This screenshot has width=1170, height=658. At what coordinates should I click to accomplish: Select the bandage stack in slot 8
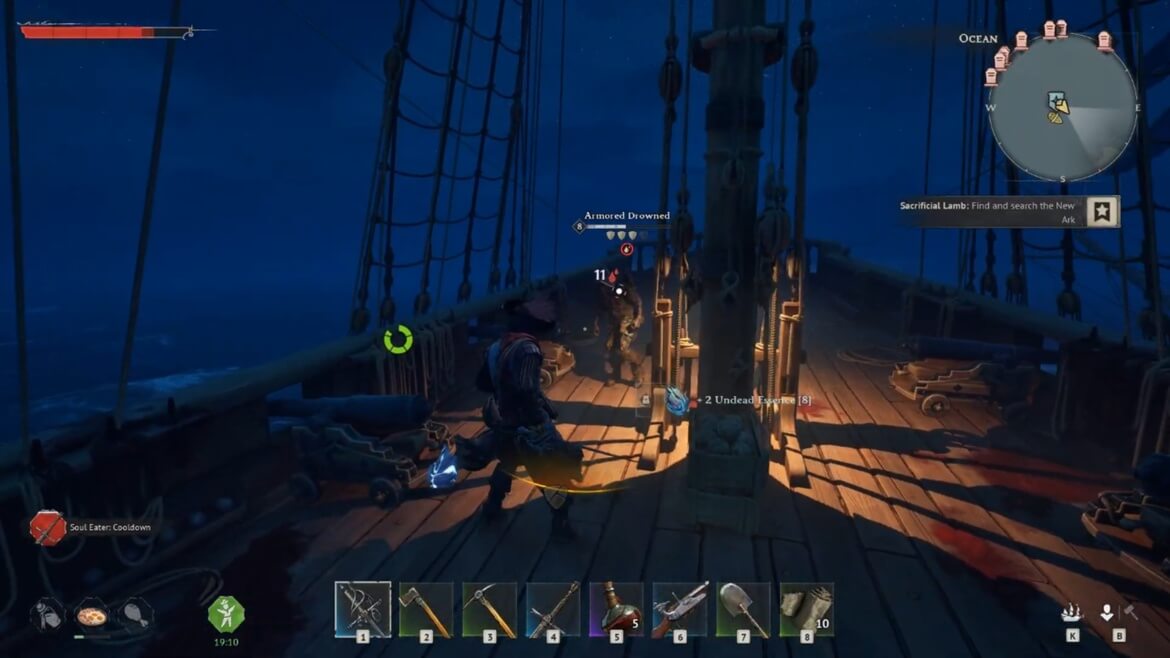[807, 609]
